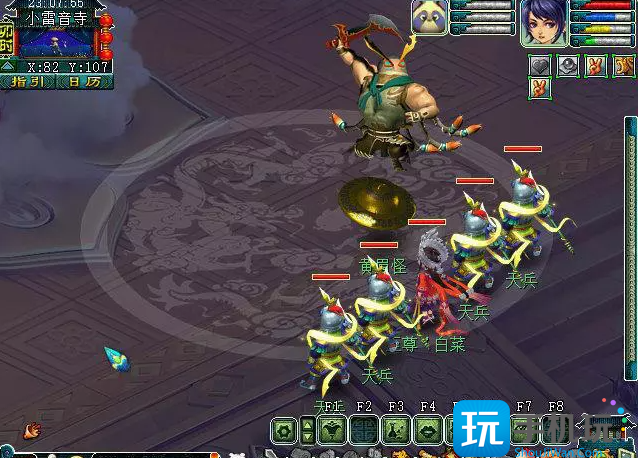Open the player character portrait
The height and width of the screenshot is (458, 639).
point(543,21)
